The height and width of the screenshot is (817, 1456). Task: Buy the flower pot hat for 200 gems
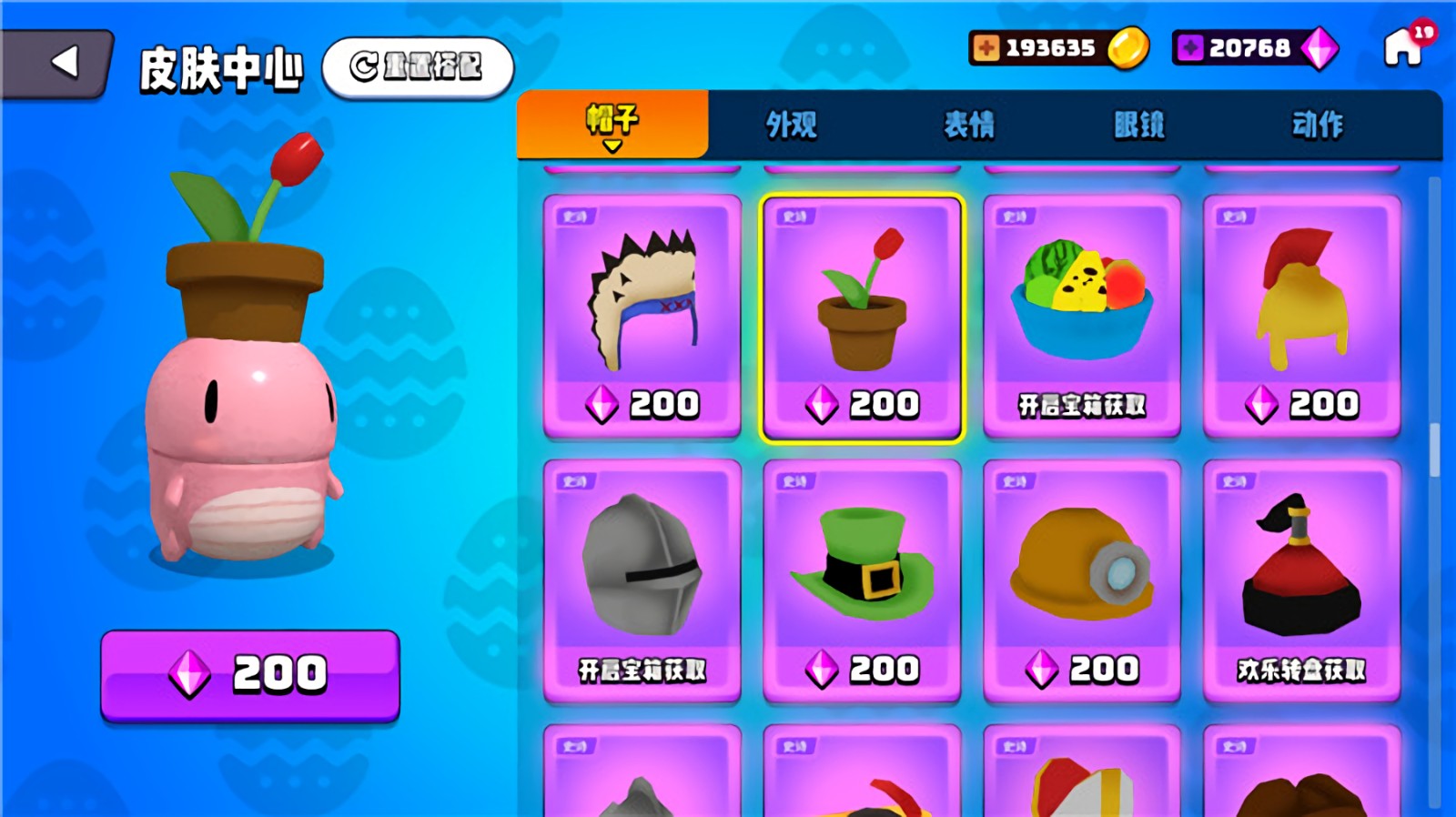[x=250, y=675]
